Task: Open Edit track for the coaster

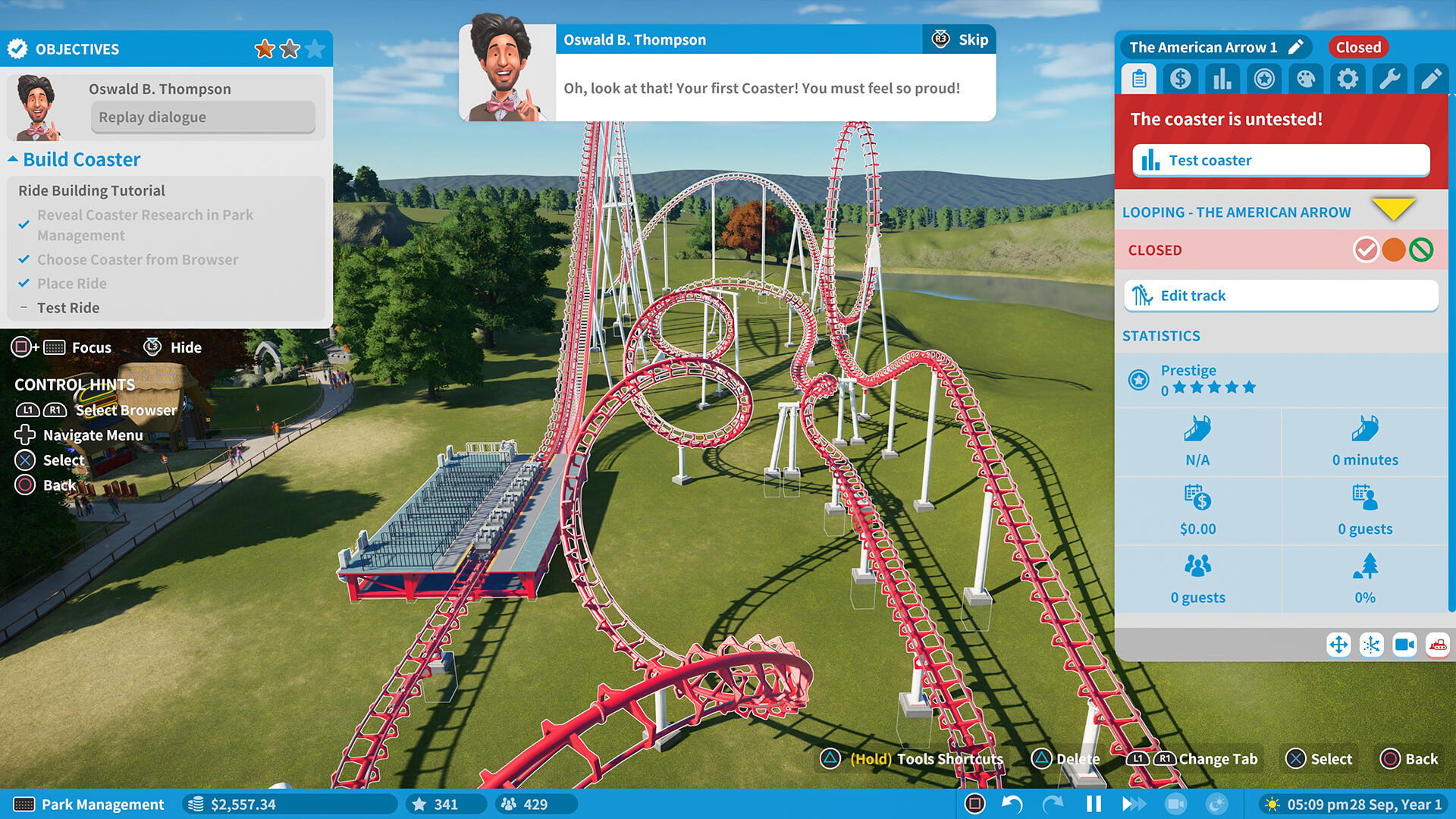Action: tap(1281, 296)
